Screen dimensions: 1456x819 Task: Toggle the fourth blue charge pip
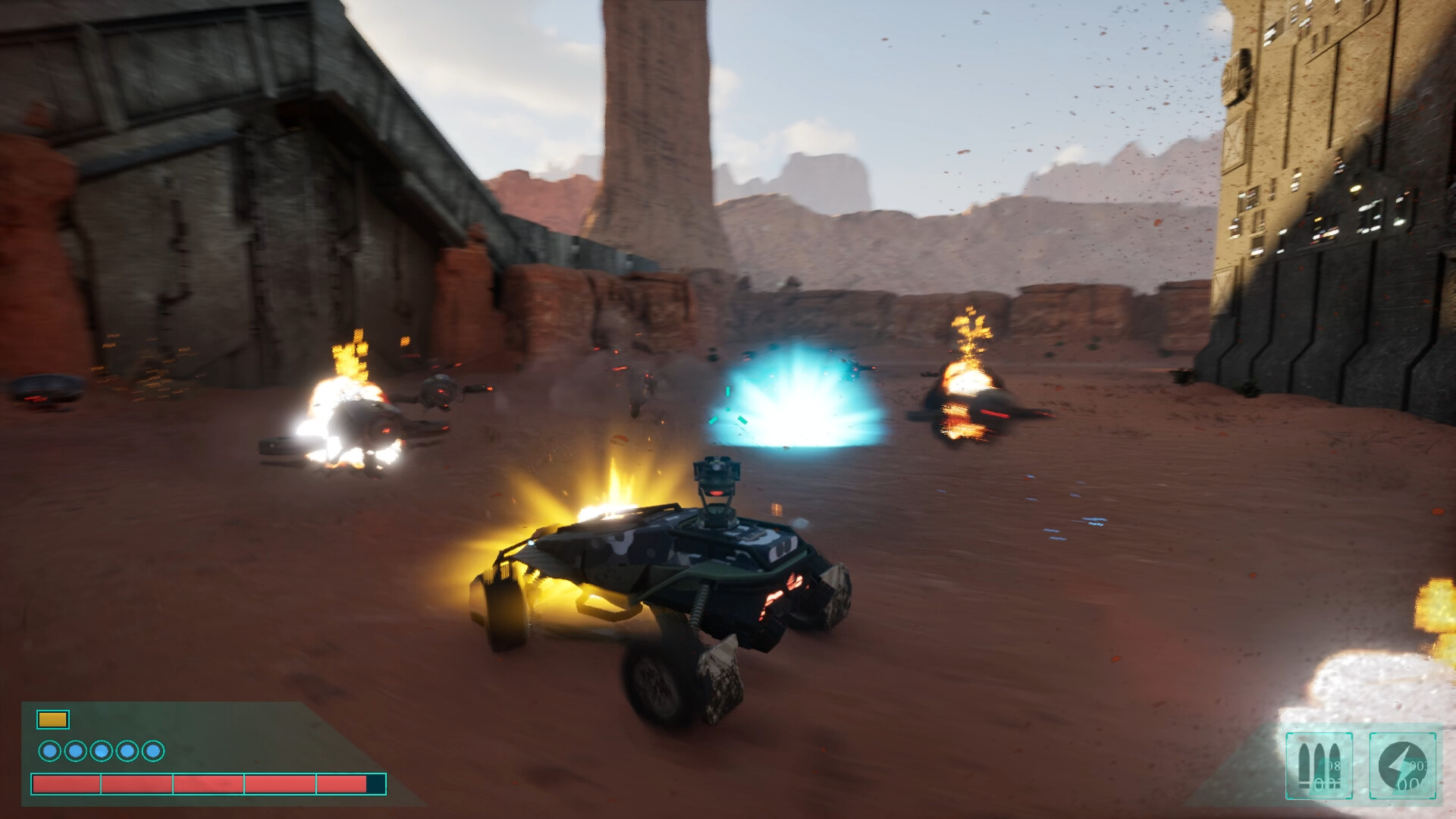(x=126, y=751)
